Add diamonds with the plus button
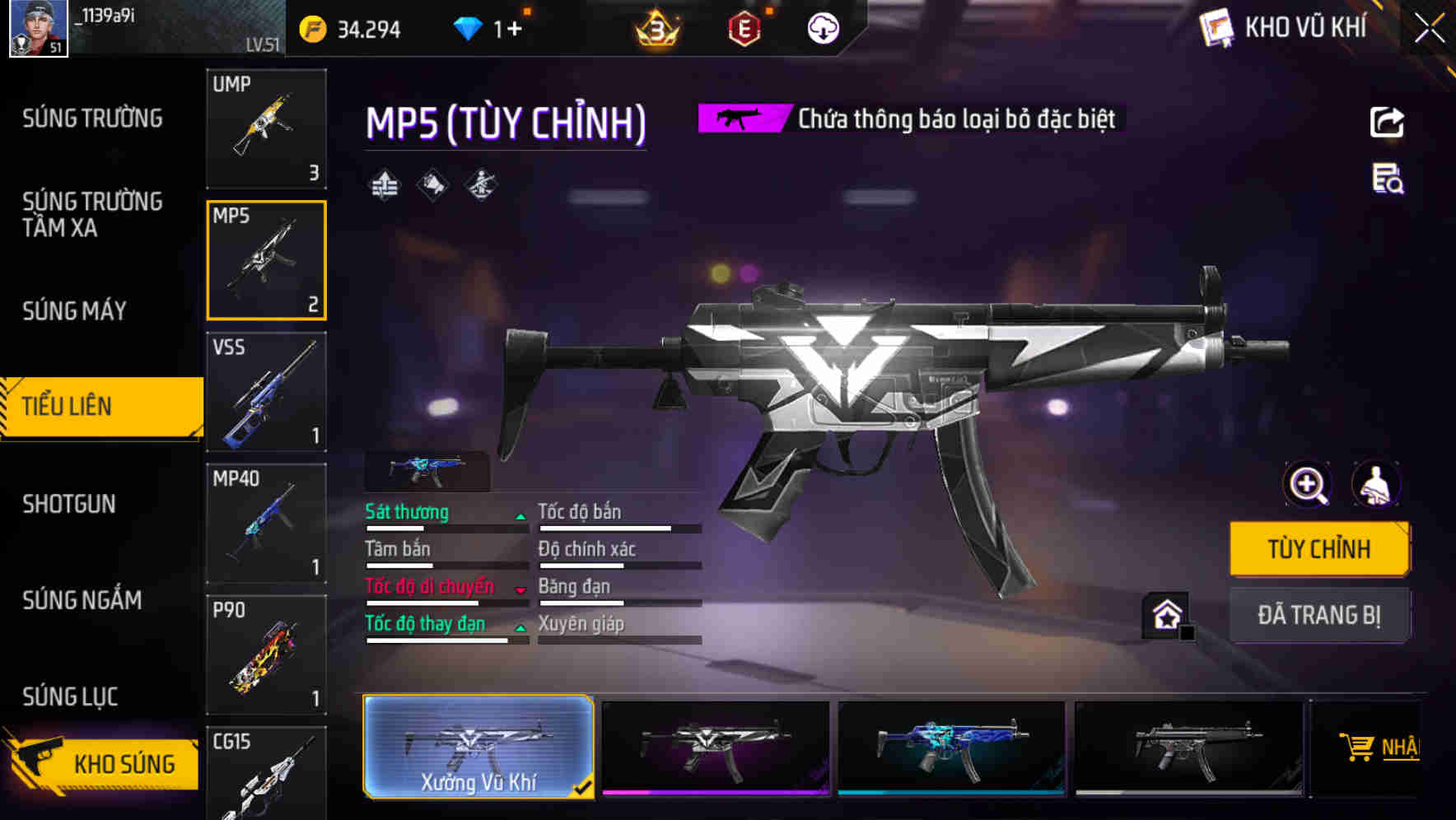Viewport: 1456px width, 820px height. [x=514, y=30]
